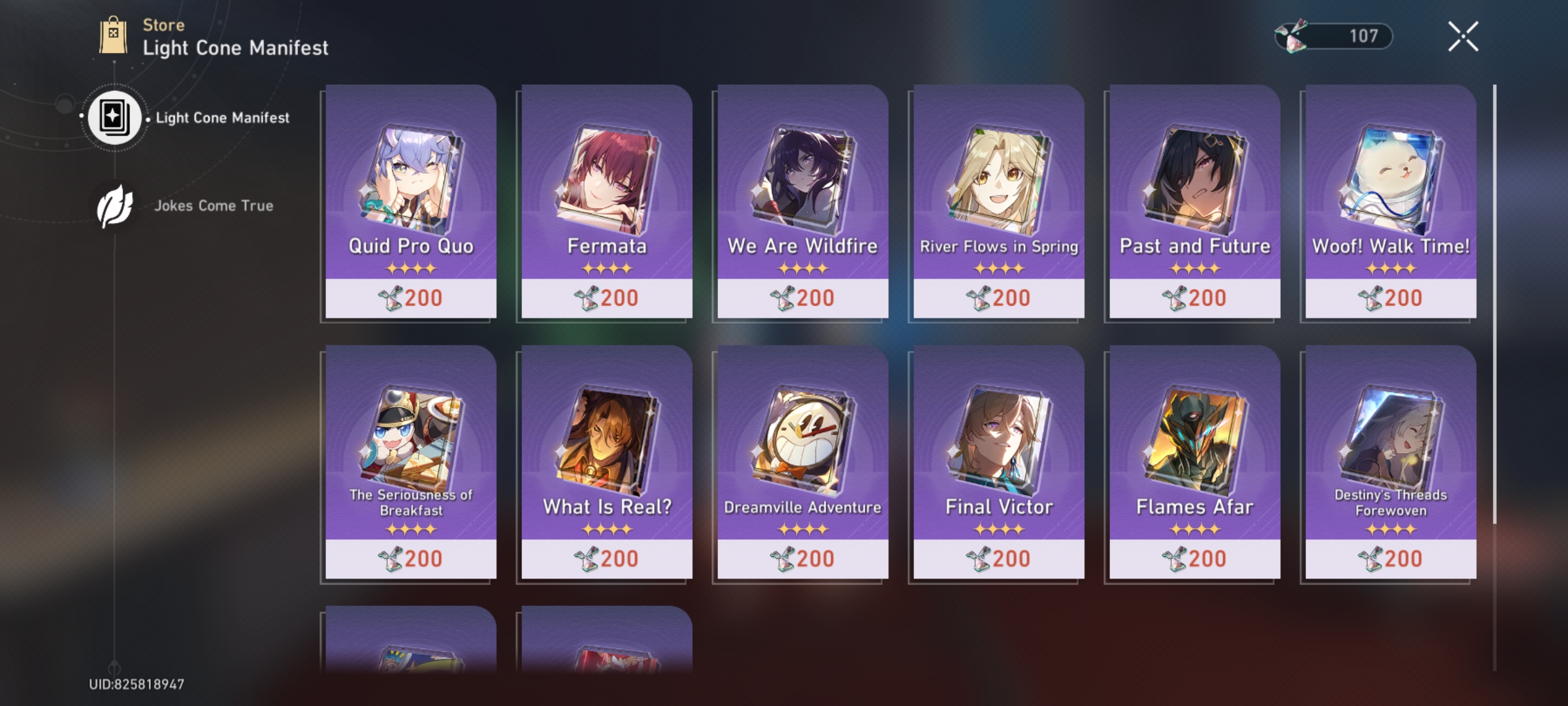Open the Jokes Come True leaf icon
The width and height of the screenshot is (1568, 706).
pos(116,205)
